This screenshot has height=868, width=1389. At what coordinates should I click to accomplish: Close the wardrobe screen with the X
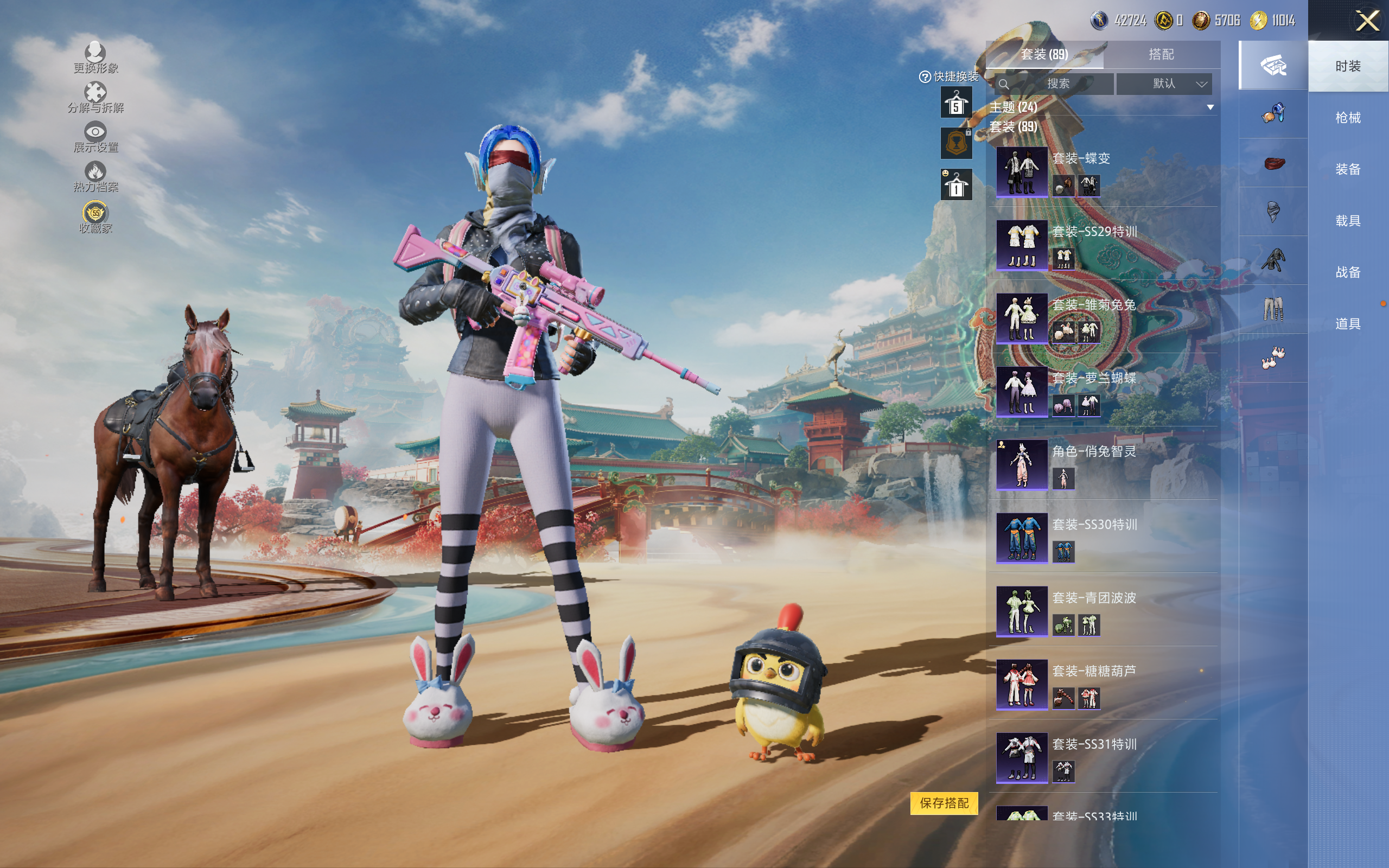click(x=1367, y=21)
